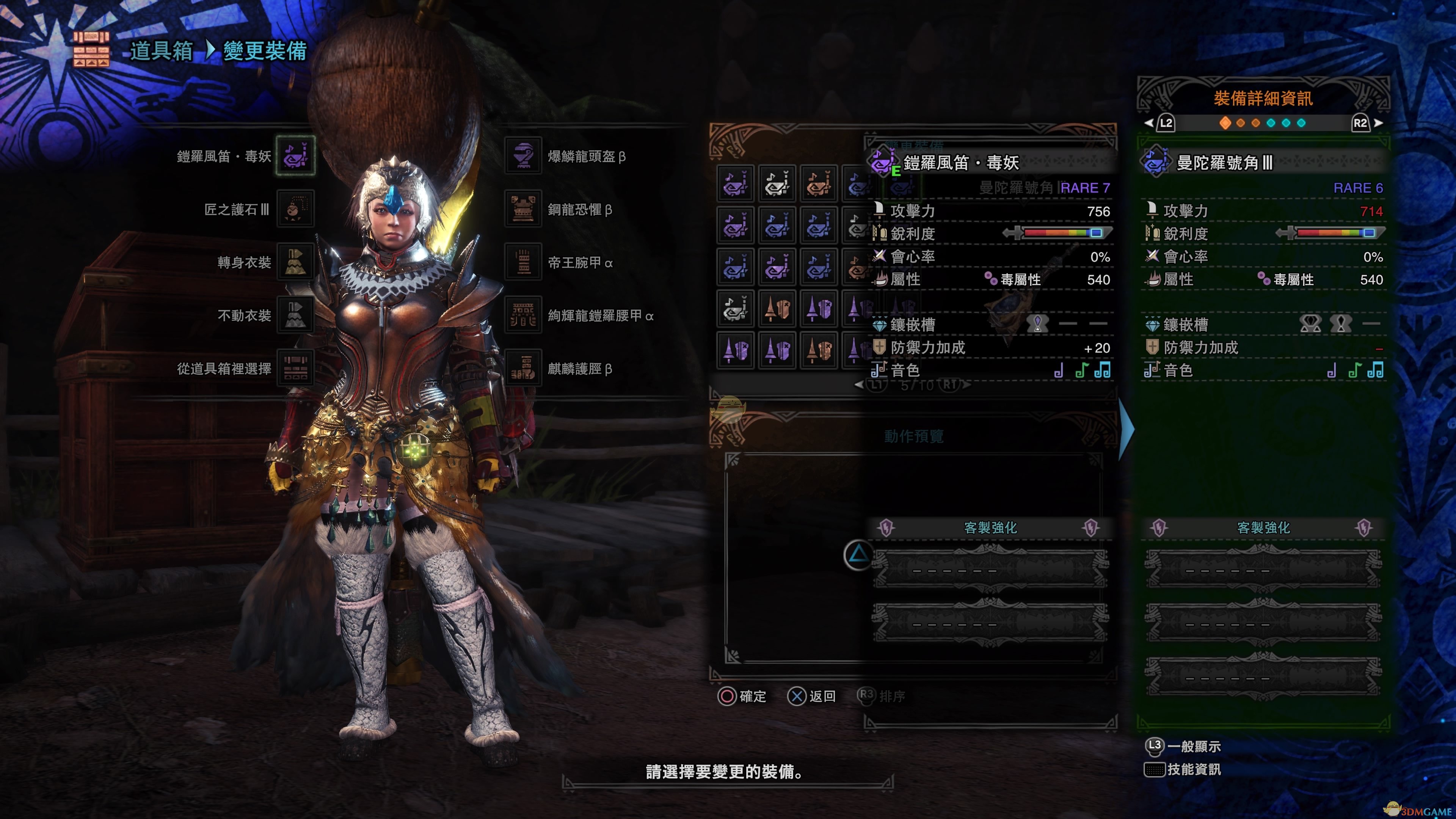Select the 爆鱗龍頭盔 β helmet slot
1456x819 pixels.
[x=523, y=155]
